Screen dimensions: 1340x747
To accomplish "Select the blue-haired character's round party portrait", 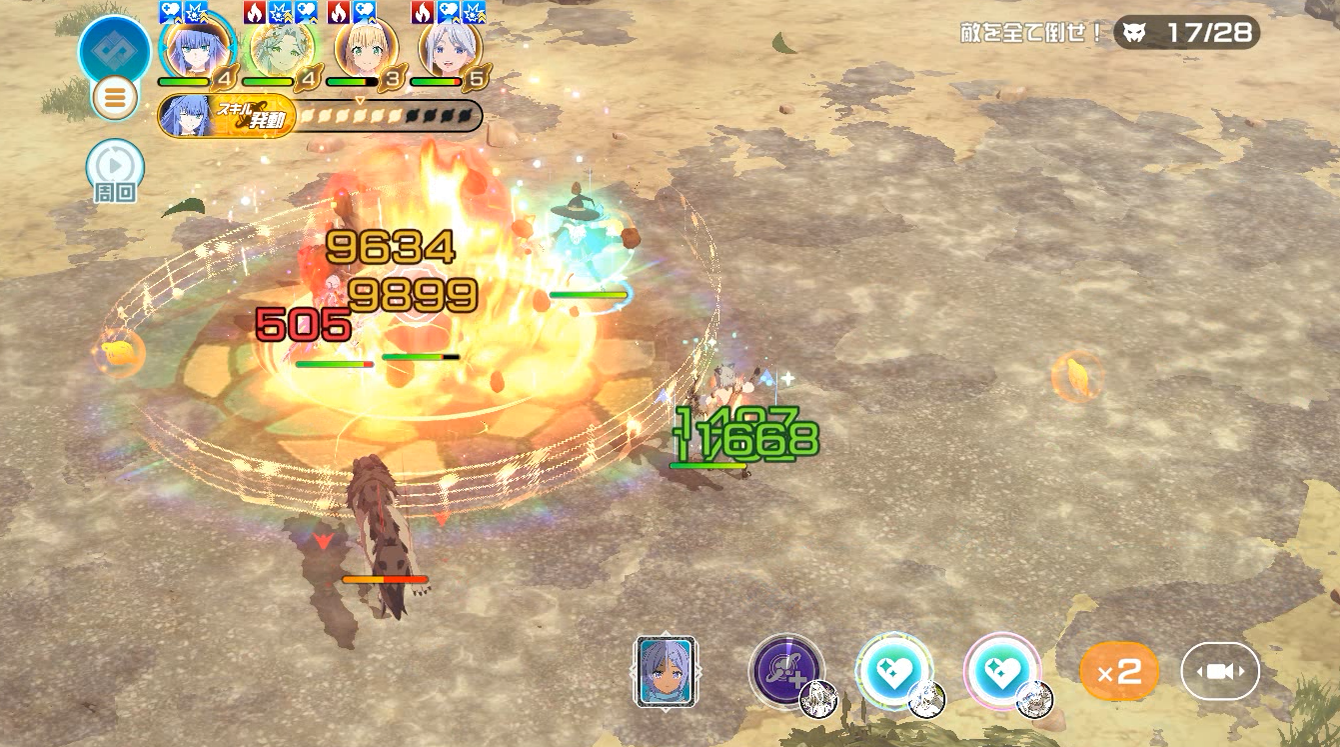I will (x=197, y=48).
